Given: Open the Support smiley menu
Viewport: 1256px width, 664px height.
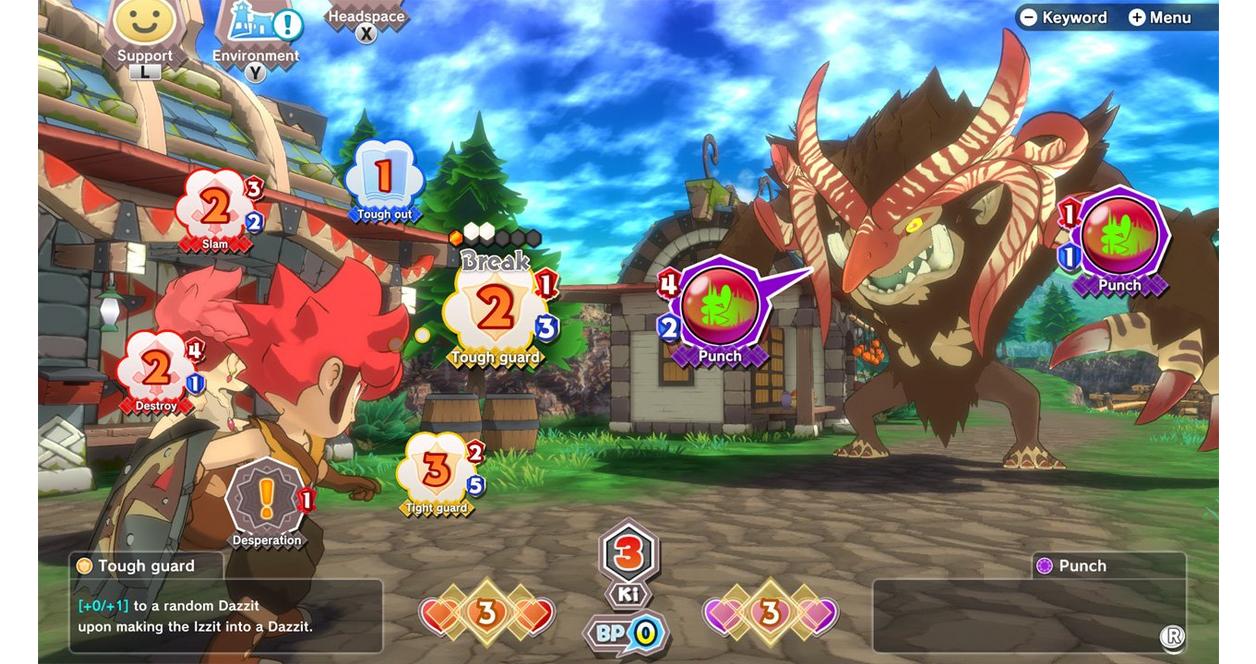Looking at the screenshot, I should click(144, 28).
